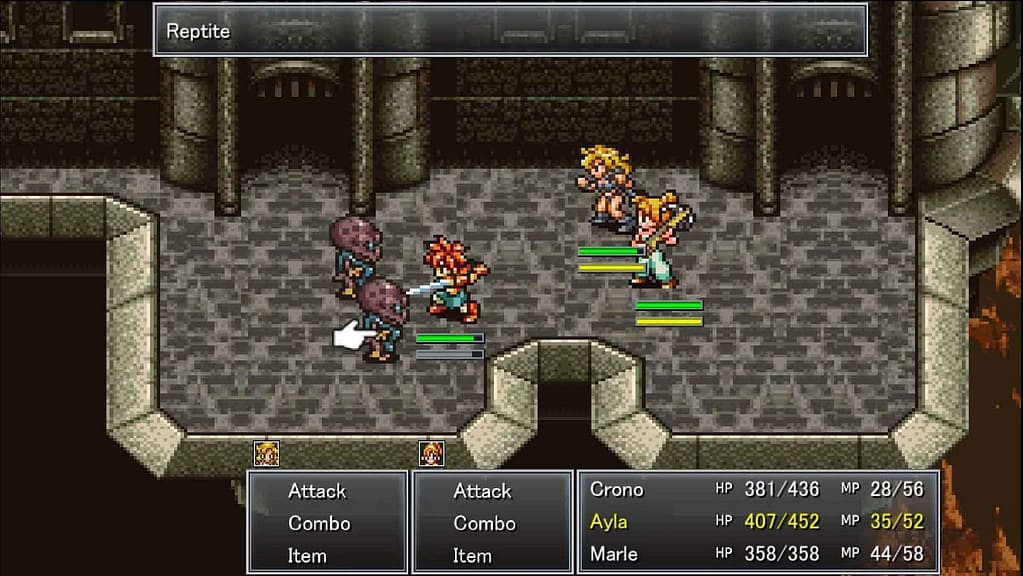The image size is (1023, 576).
Task: Select Combo in Marle's command menu
Action: click(x=484, y=523)
